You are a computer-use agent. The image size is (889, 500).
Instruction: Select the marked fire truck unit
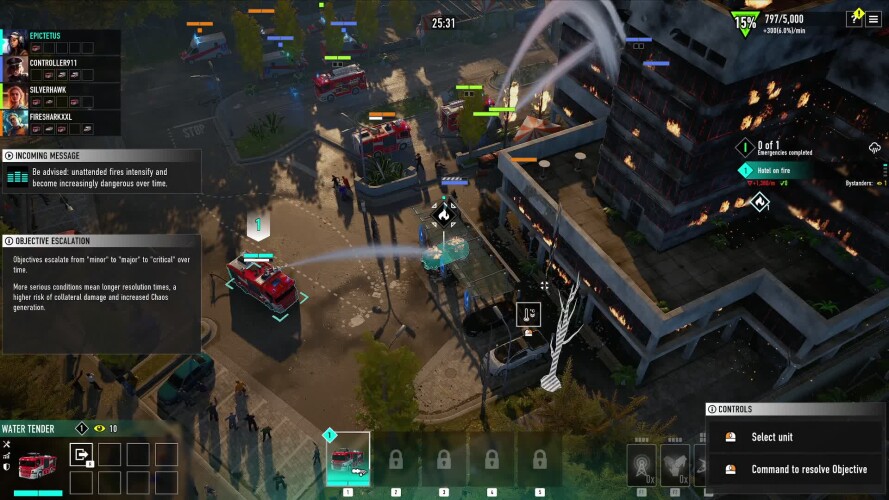tap(262, 283)
